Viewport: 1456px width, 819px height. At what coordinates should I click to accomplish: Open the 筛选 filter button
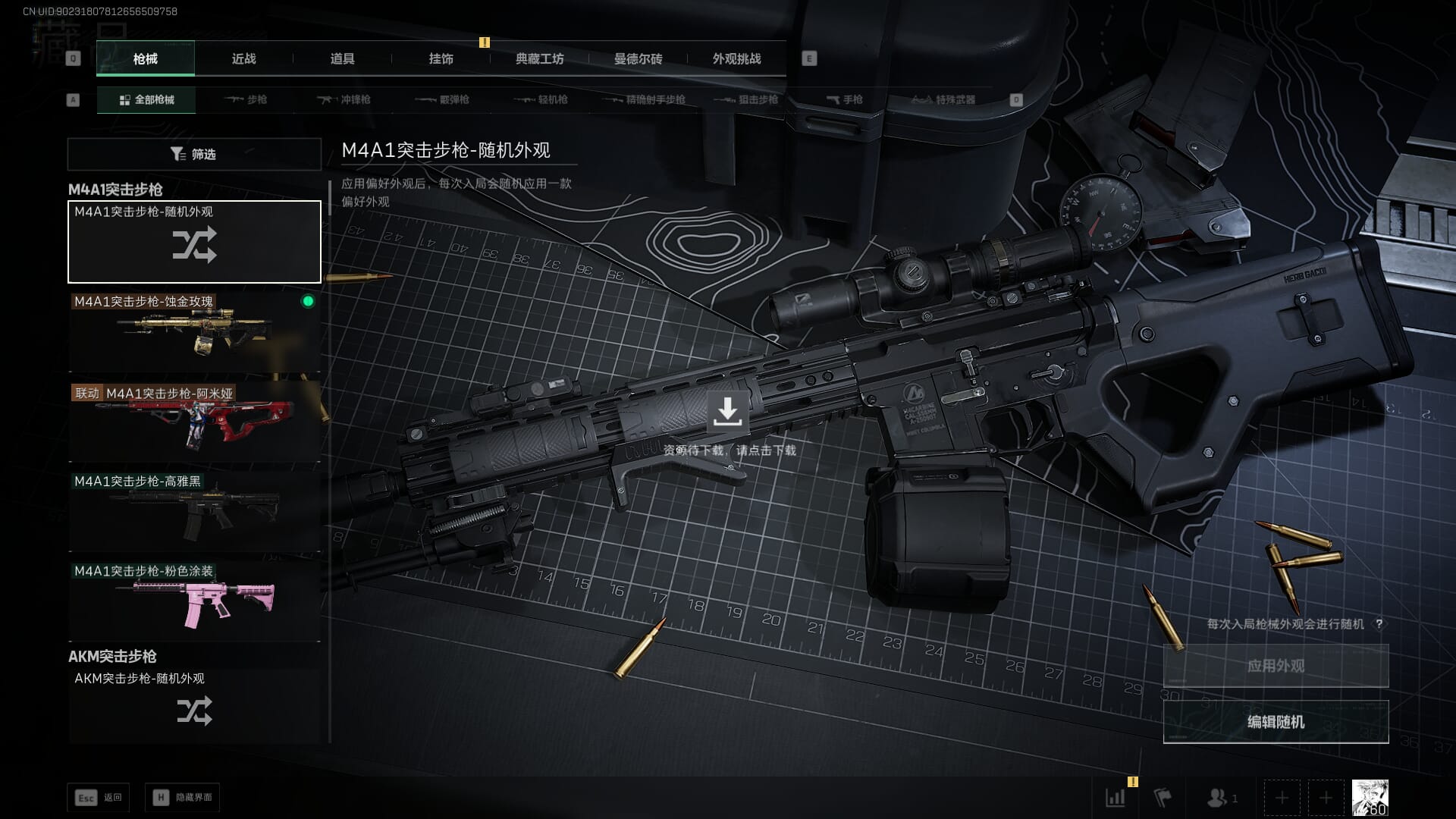pyautogui.click(x=194, y=154)
